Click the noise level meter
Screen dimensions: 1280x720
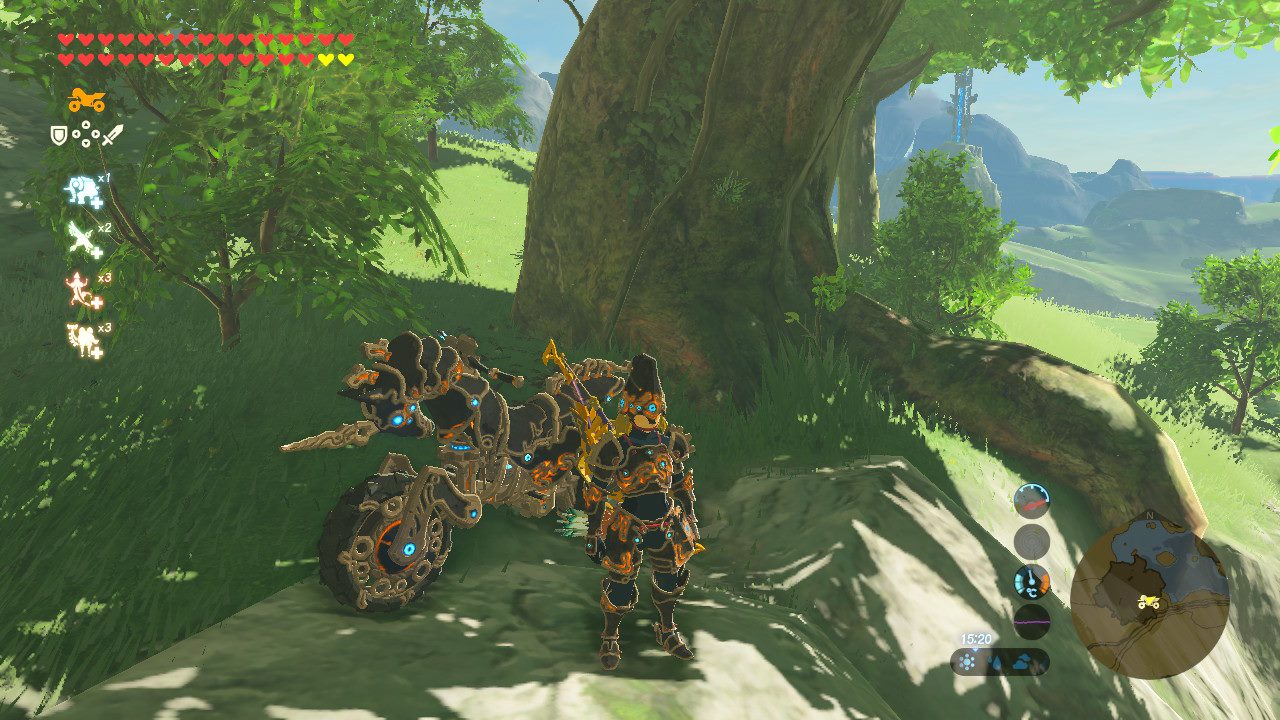1032,620
